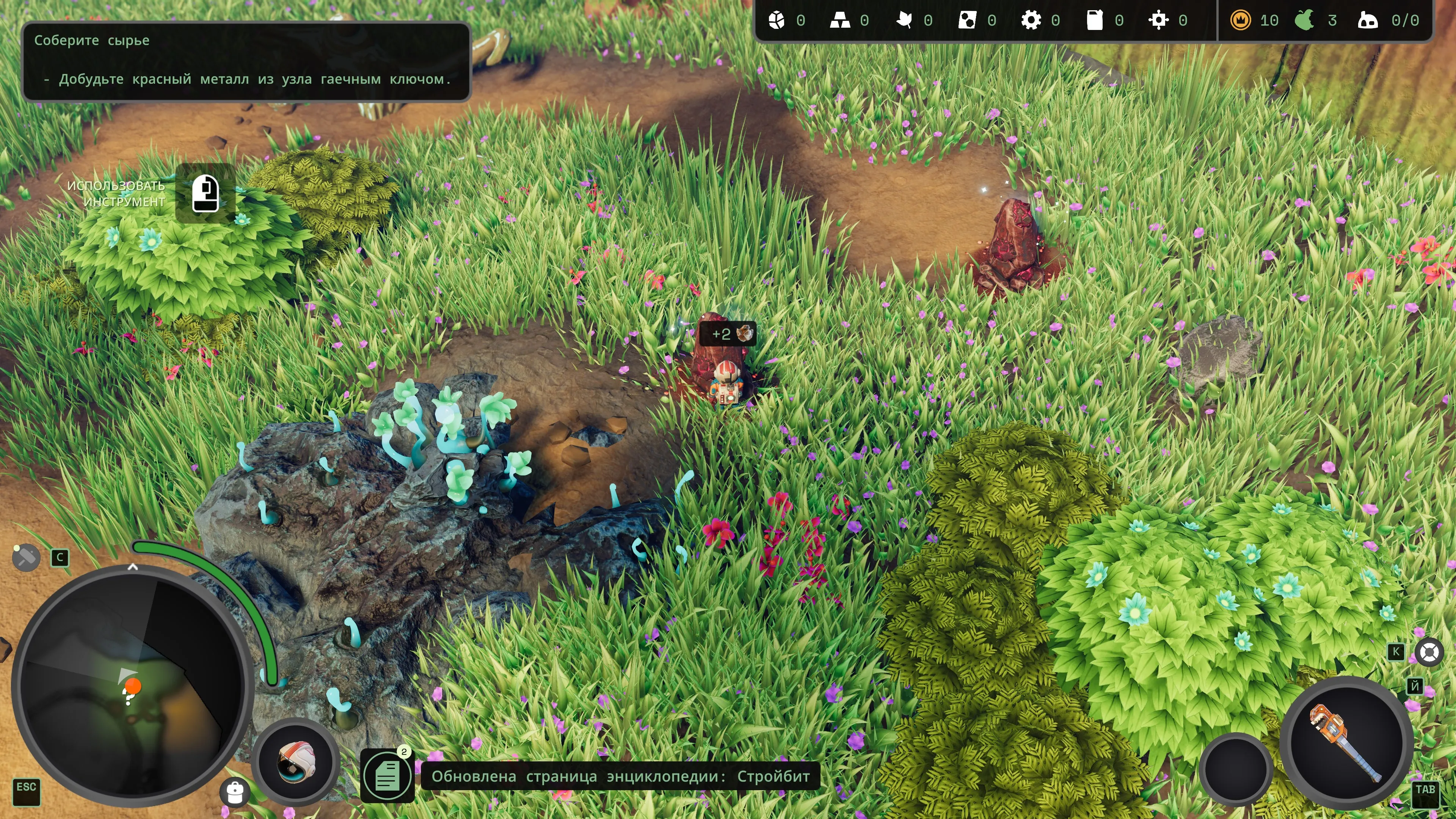This screenshot has width=1456, height=819.
Task: Click the empty secondary tool slot
Action: pos(1236,767)
